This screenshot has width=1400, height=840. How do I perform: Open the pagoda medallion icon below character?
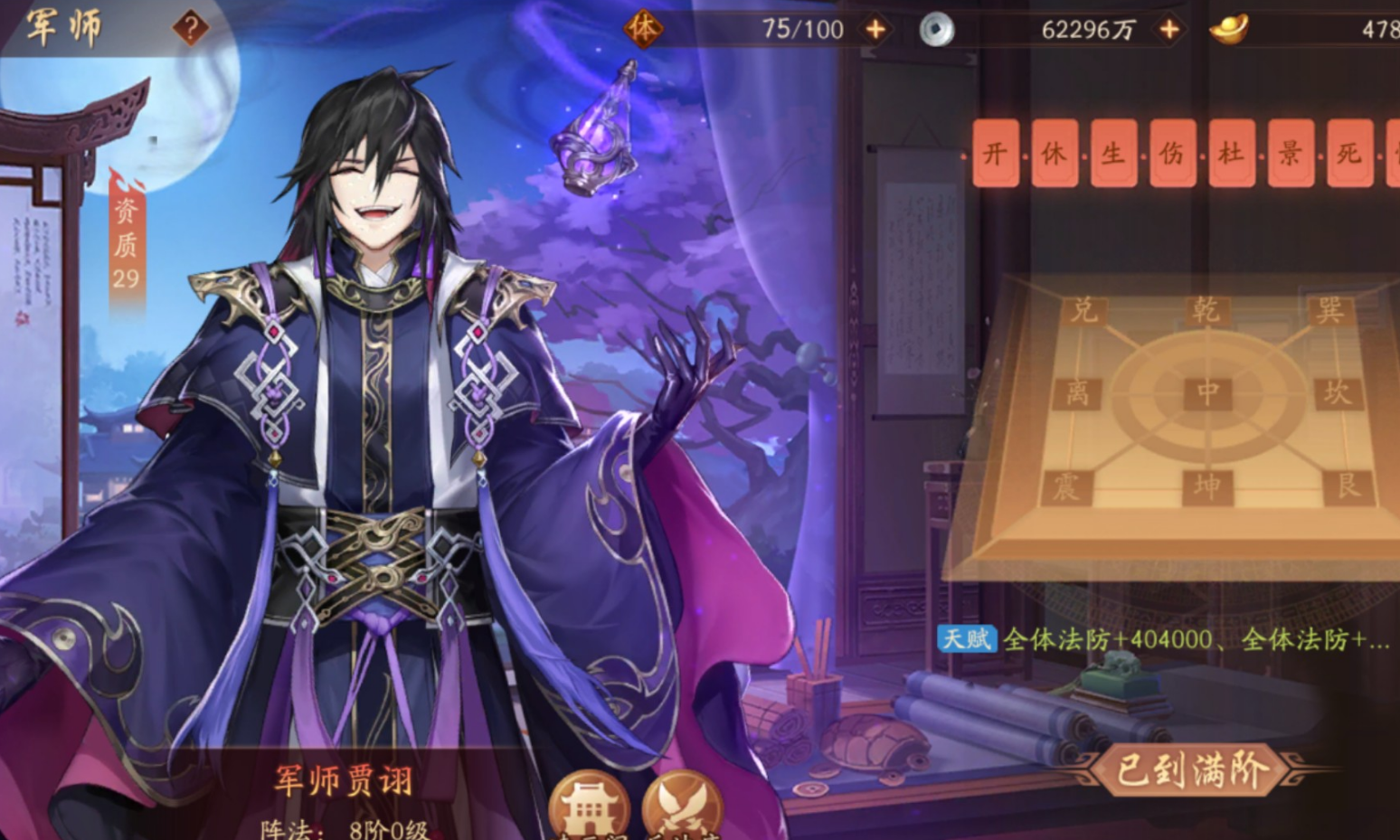[589, 804]
